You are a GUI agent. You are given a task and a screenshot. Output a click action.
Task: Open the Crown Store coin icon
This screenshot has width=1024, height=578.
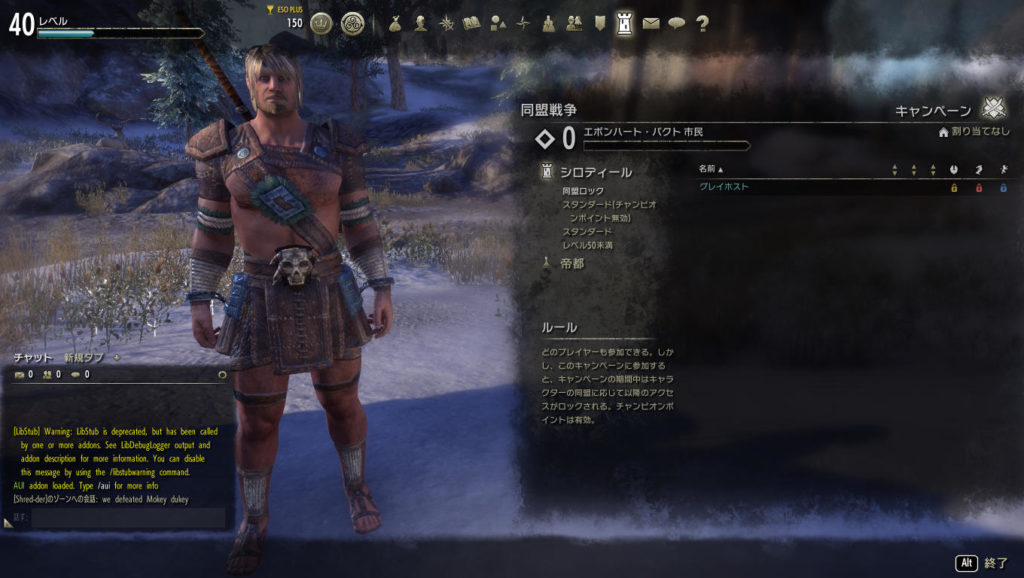(x=321, y=23)
